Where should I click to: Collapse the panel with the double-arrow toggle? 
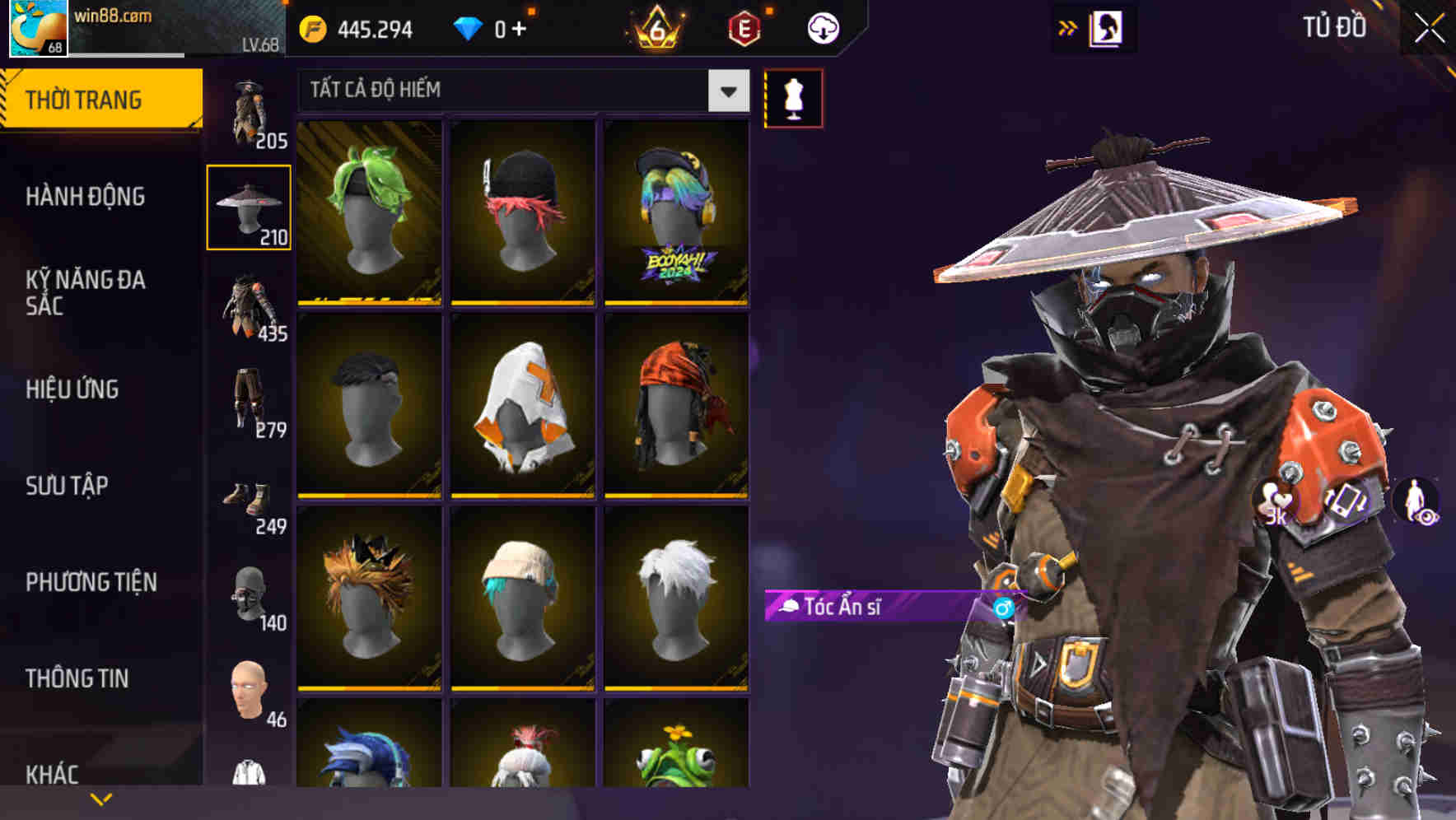pyautogui.click(x=1068, y=26)
